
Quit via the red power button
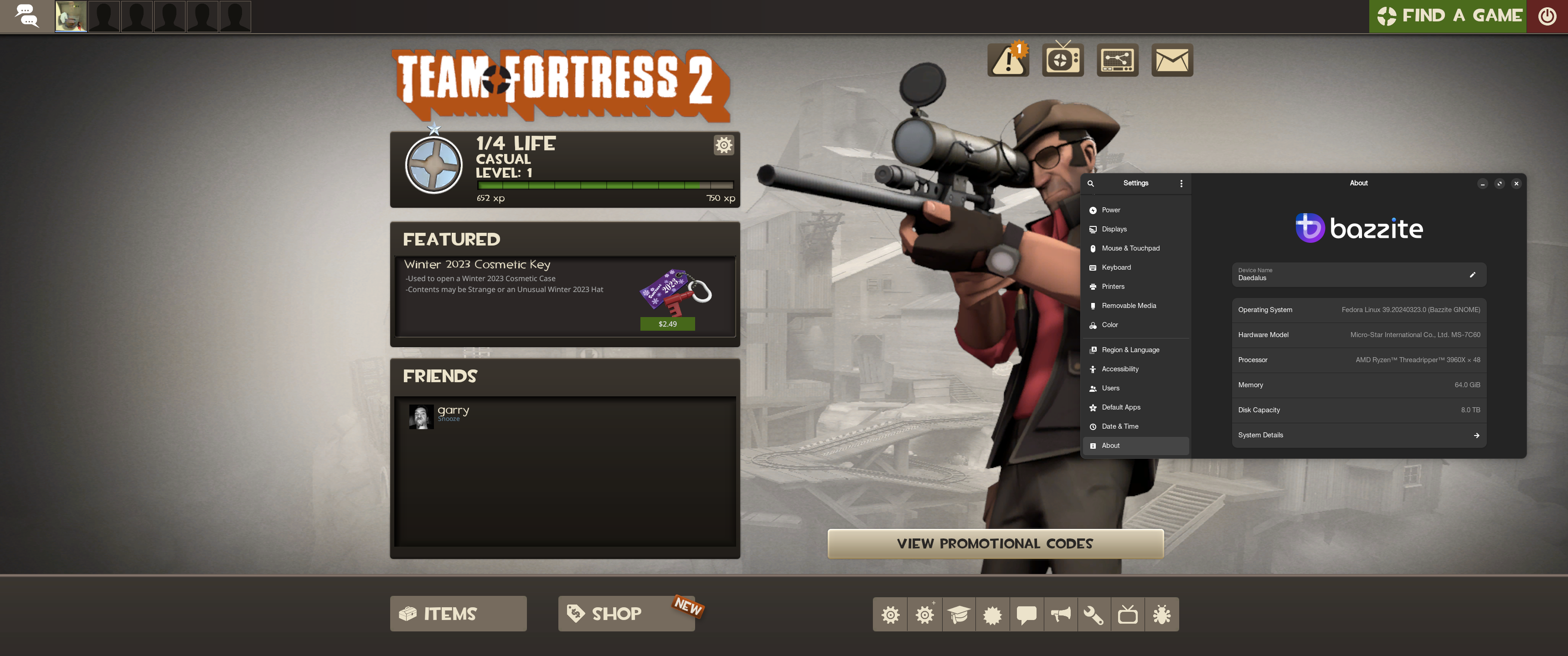[1547, 16]
